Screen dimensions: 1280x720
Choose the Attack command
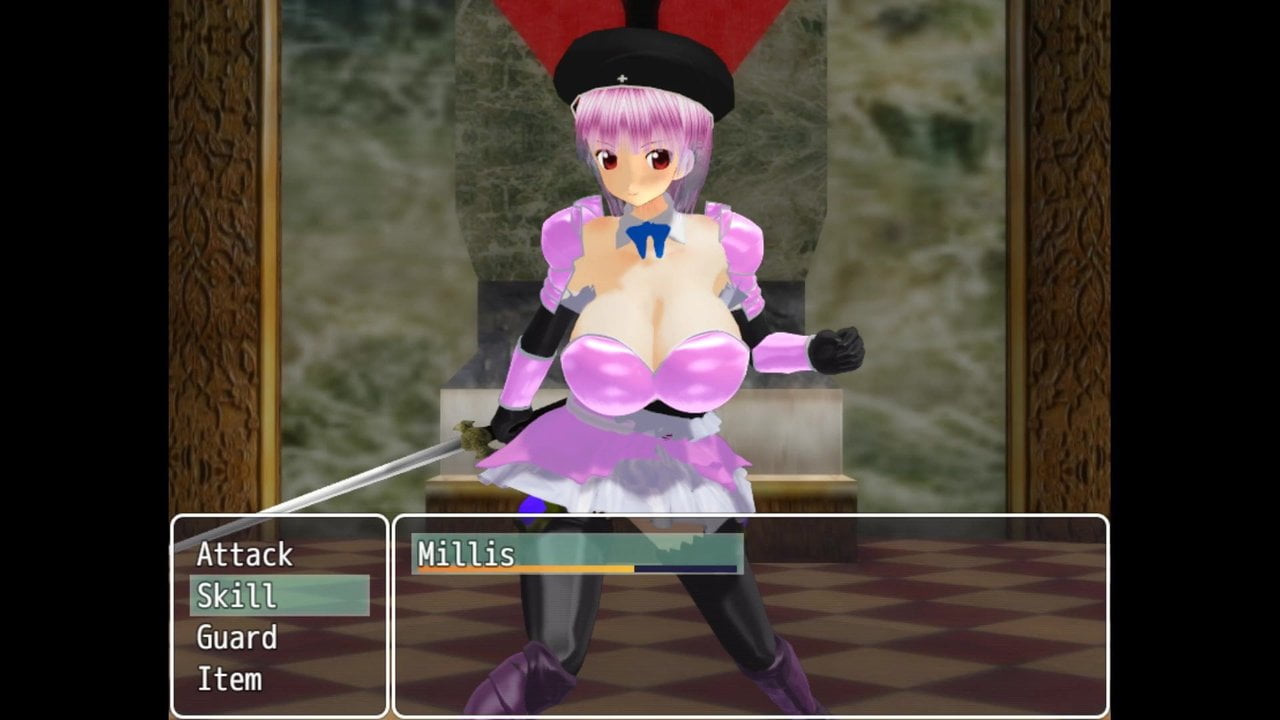pos(245,554)
